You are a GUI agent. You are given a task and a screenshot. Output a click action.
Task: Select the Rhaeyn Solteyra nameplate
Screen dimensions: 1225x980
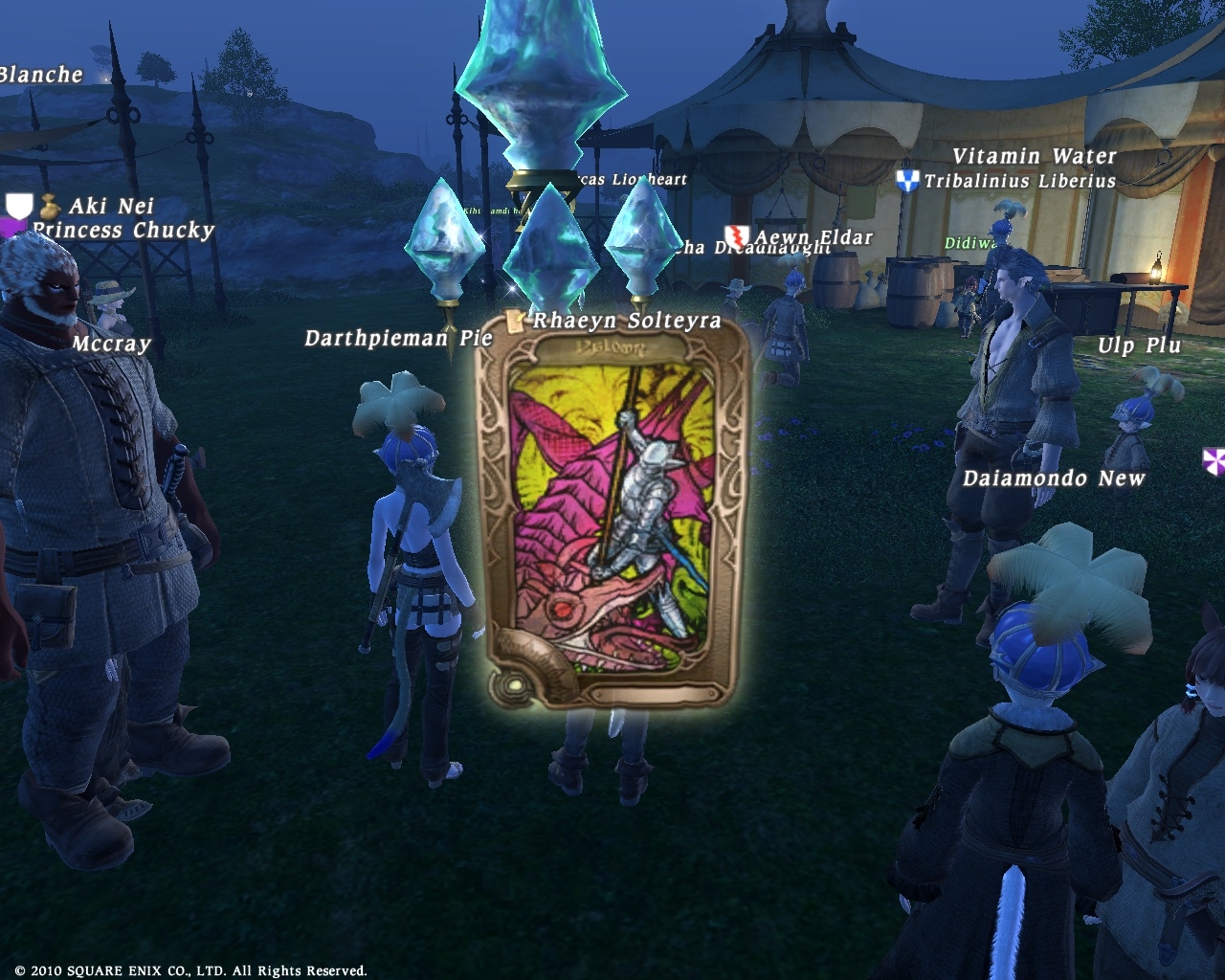[x=626, y=321]
